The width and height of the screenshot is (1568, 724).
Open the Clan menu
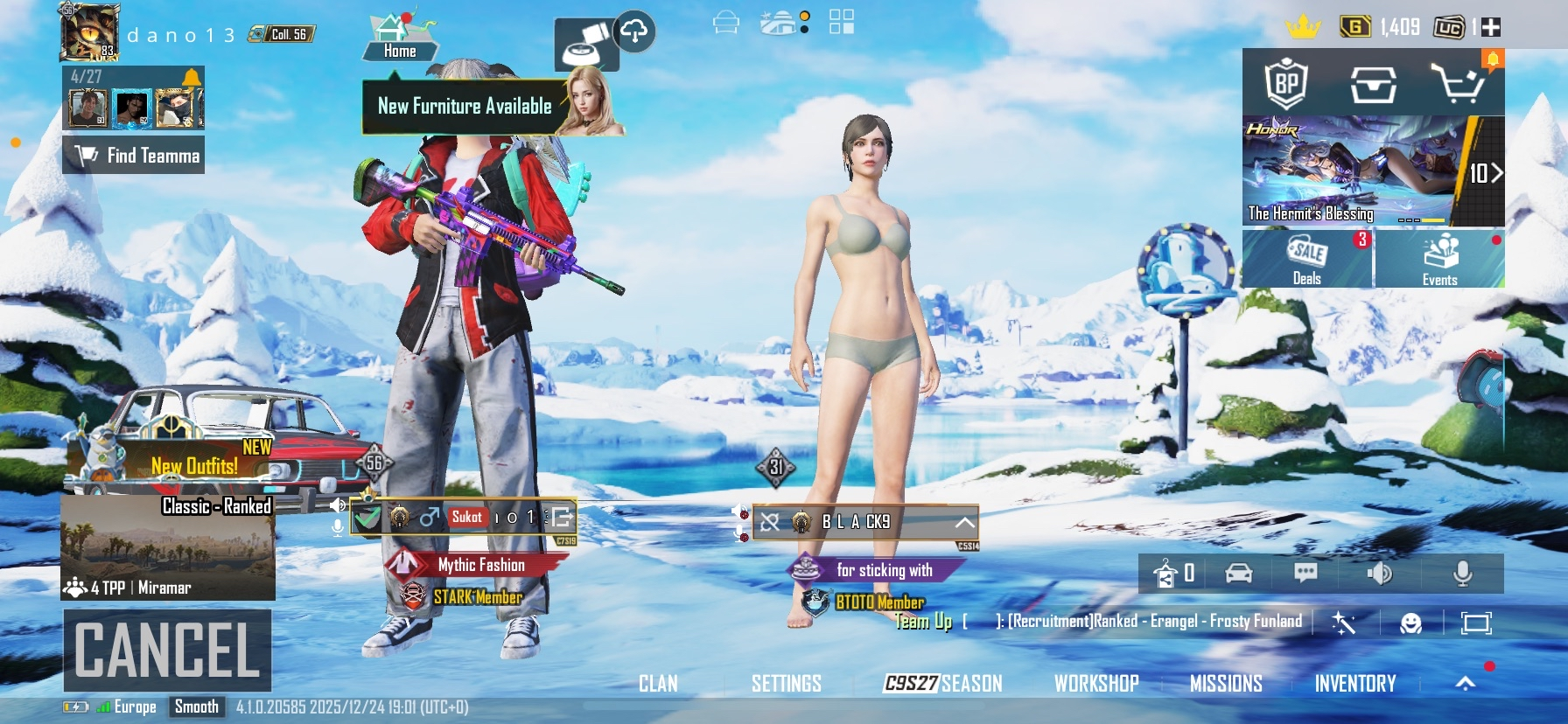pyautogui.click(x=658, y=684)
